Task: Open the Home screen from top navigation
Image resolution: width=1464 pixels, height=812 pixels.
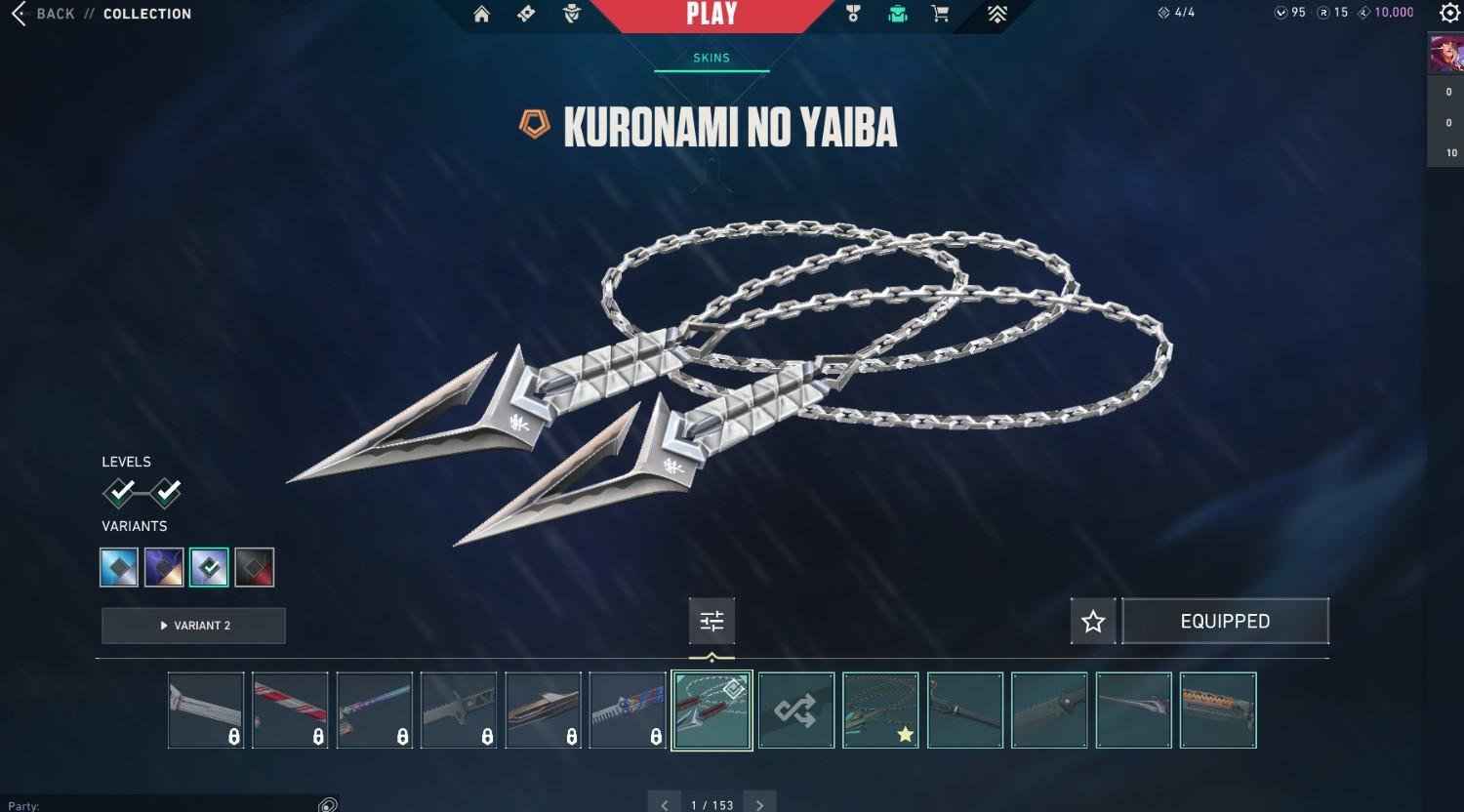Action: click(x=481, y=14)
